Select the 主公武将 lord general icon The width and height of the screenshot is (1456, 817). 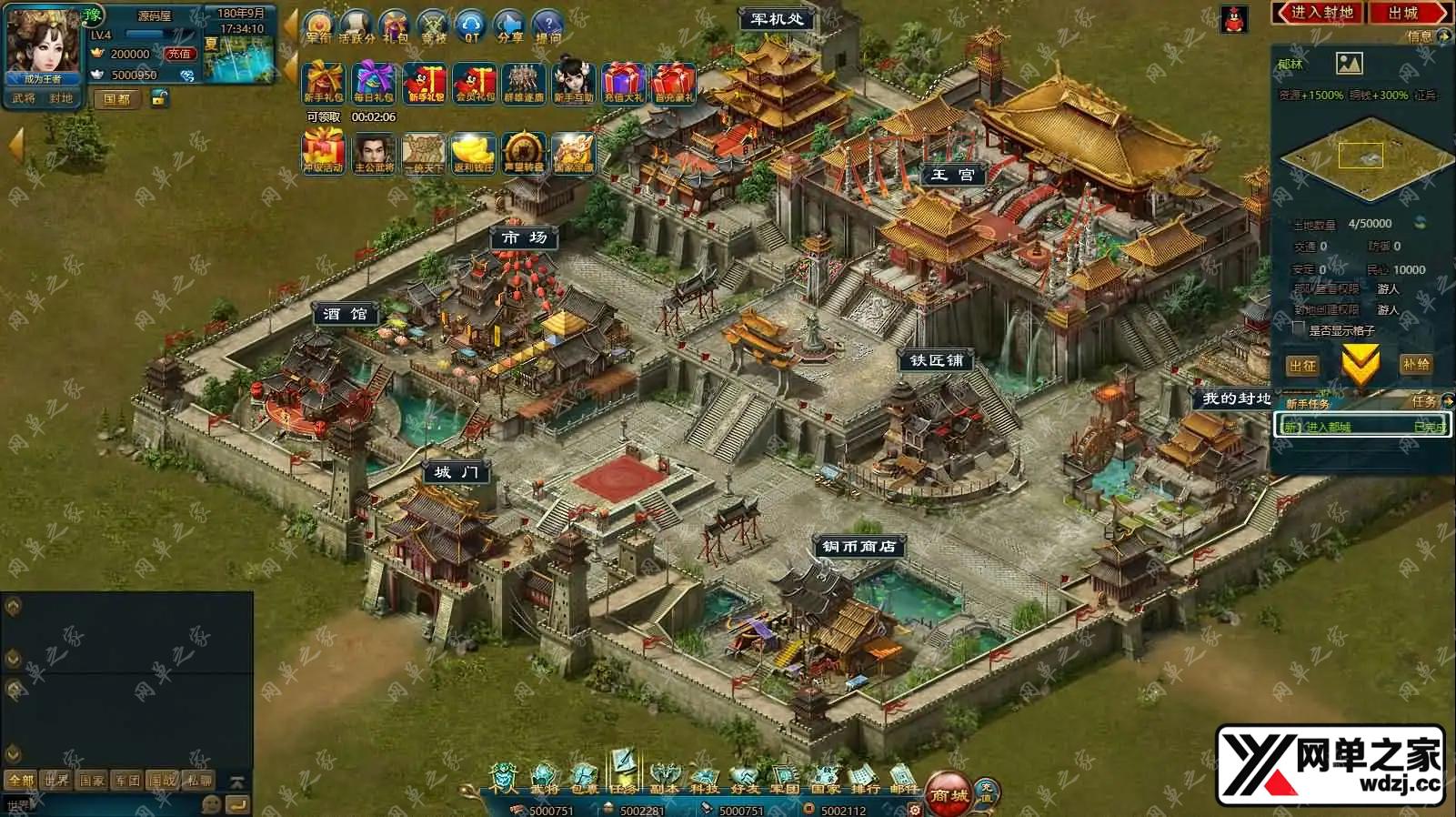[x=374, y=153]
